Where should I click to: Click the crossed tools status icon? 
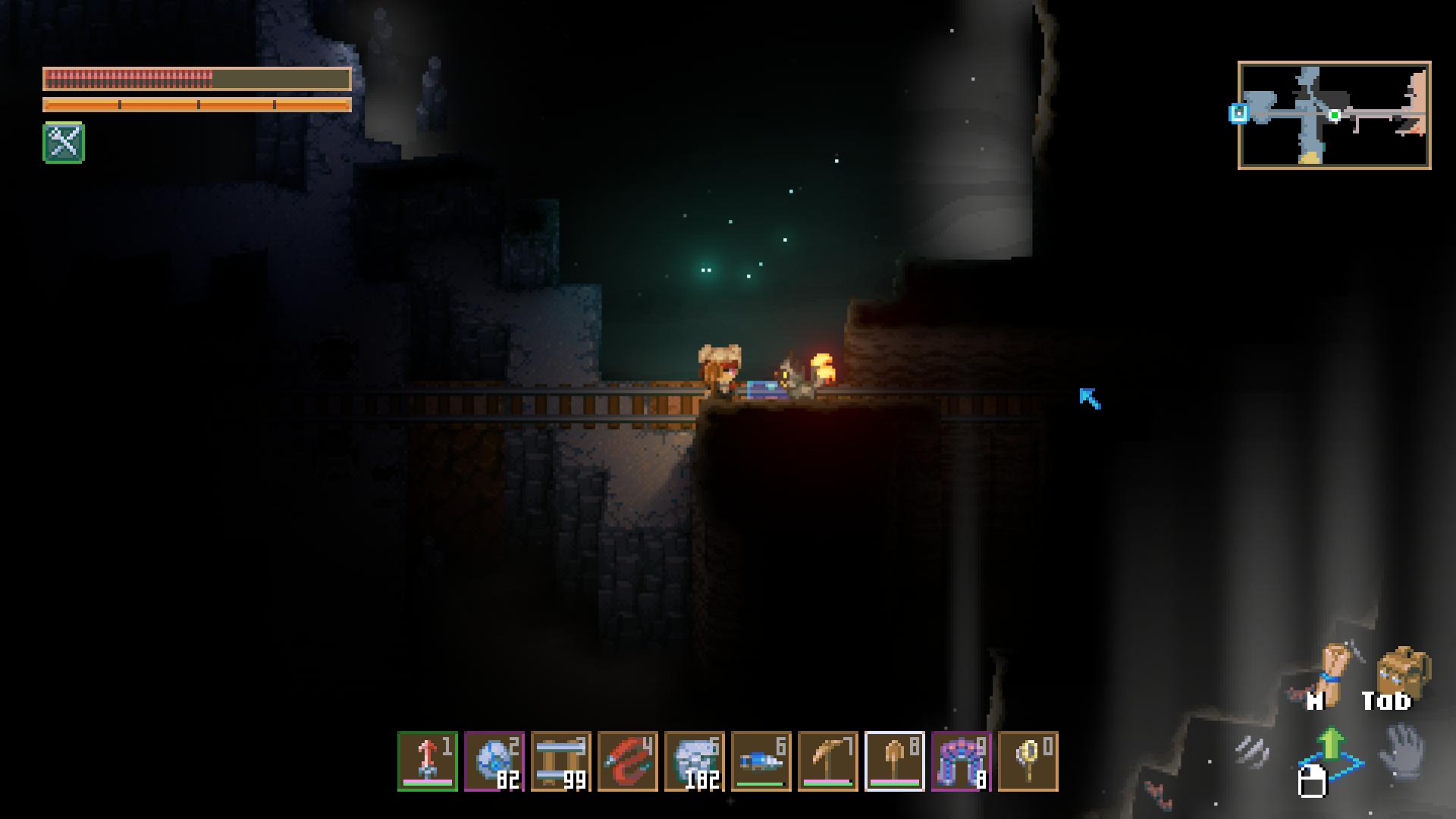click(x=64, y=143)
